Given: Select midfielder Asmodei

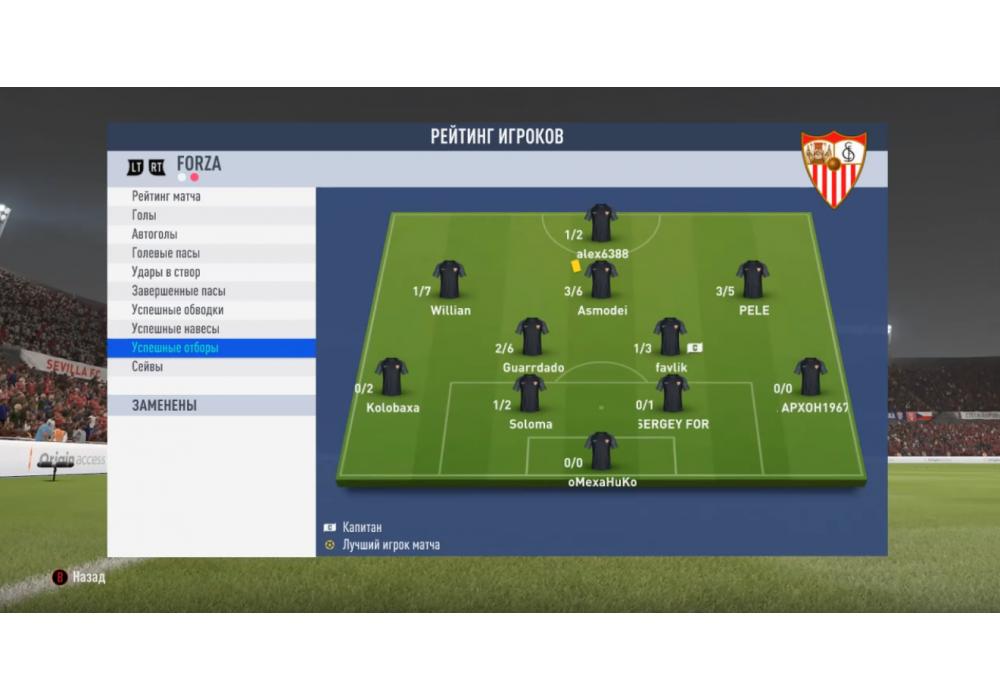Looking at the screenshot, I should (601, 281).
